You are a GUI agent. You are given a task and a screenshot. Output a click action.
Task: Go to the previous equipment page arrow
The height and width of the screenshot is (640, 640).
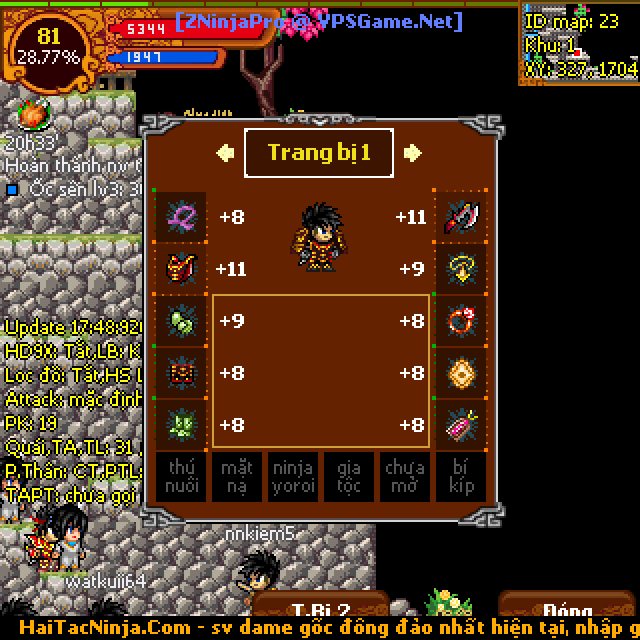pos(225,153)
